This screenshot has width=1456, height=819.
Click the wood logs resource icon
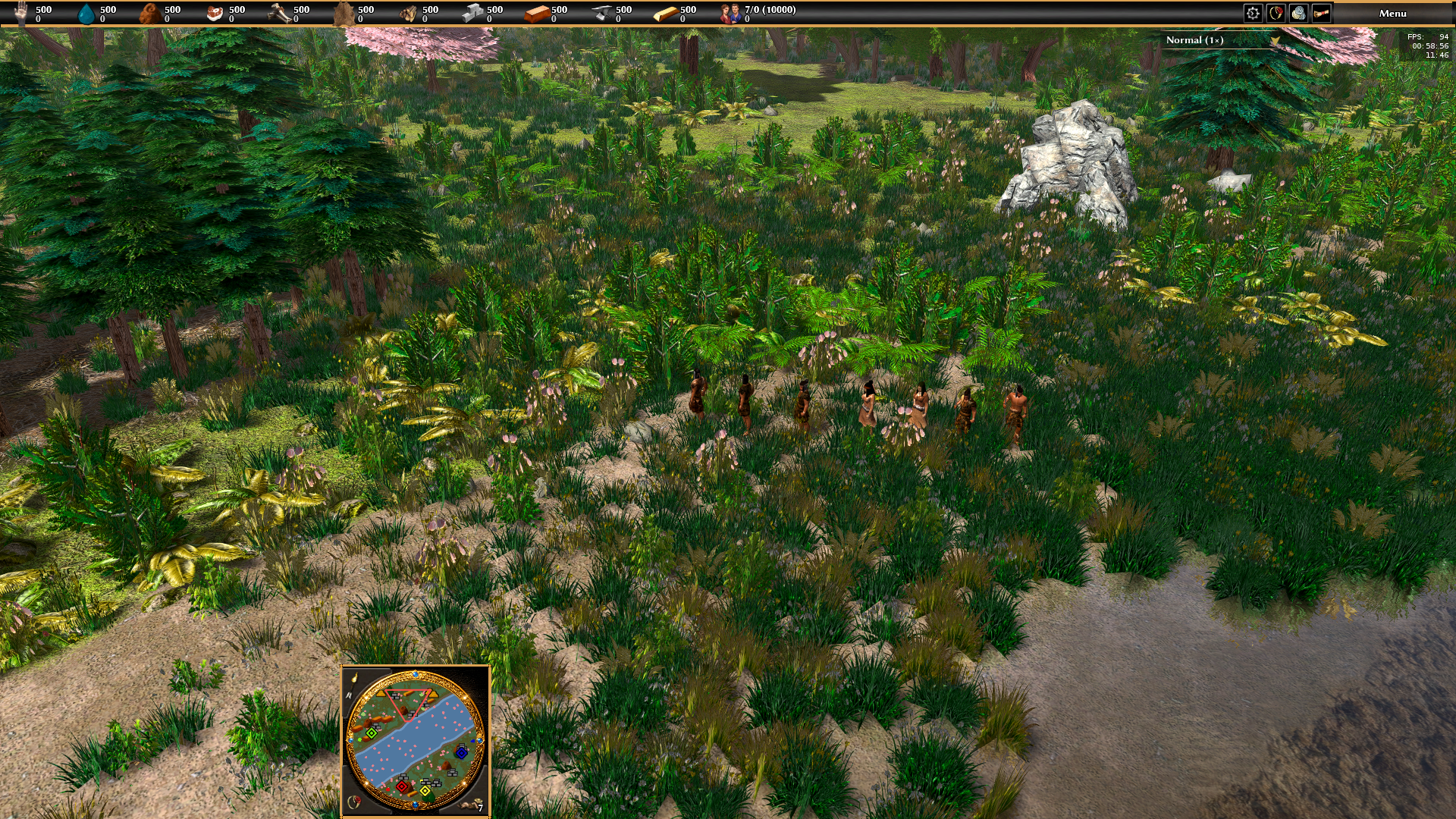[x=409, y=13]
